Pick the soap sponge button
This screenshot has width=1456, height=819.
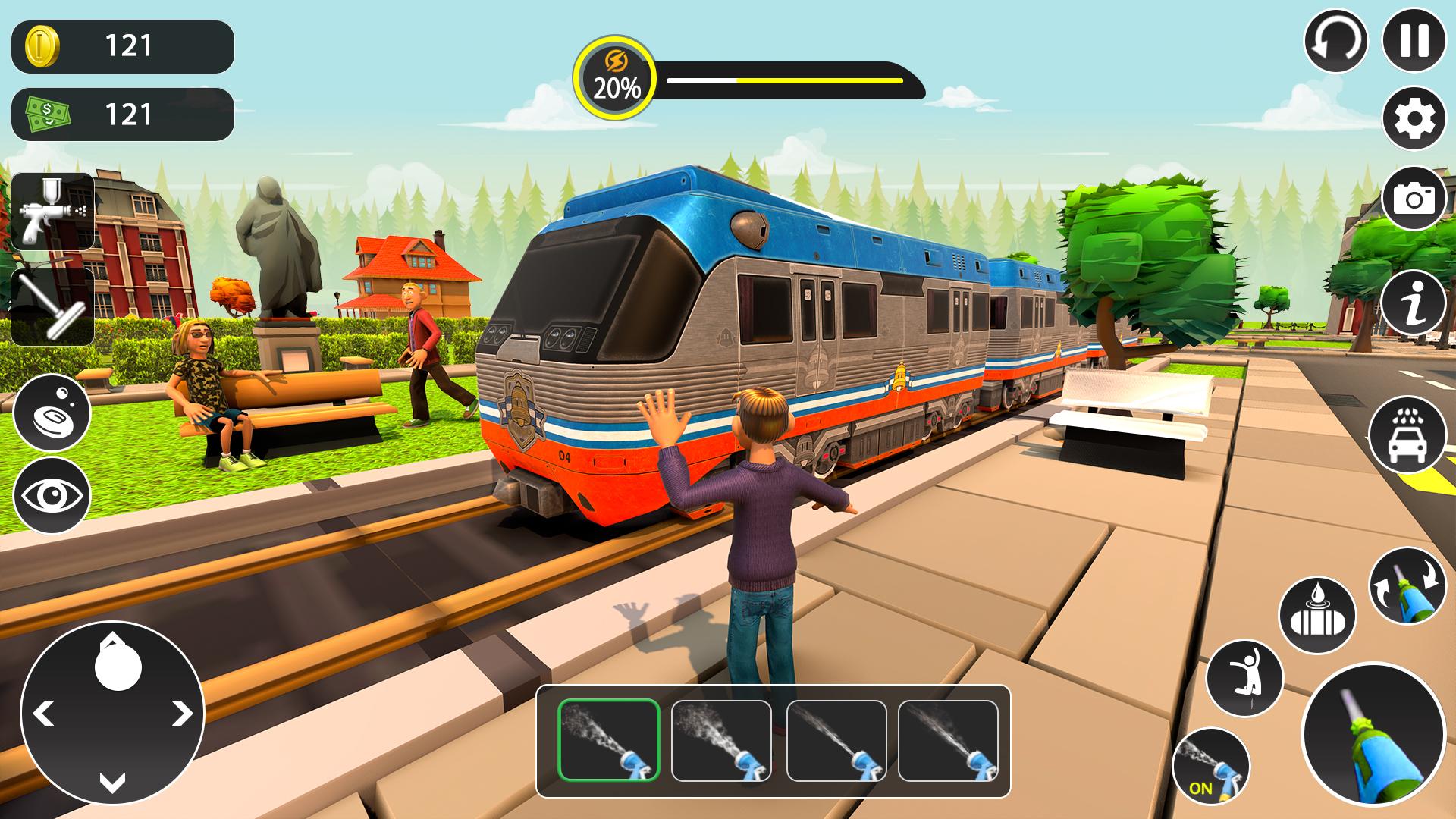pos(52,413)
